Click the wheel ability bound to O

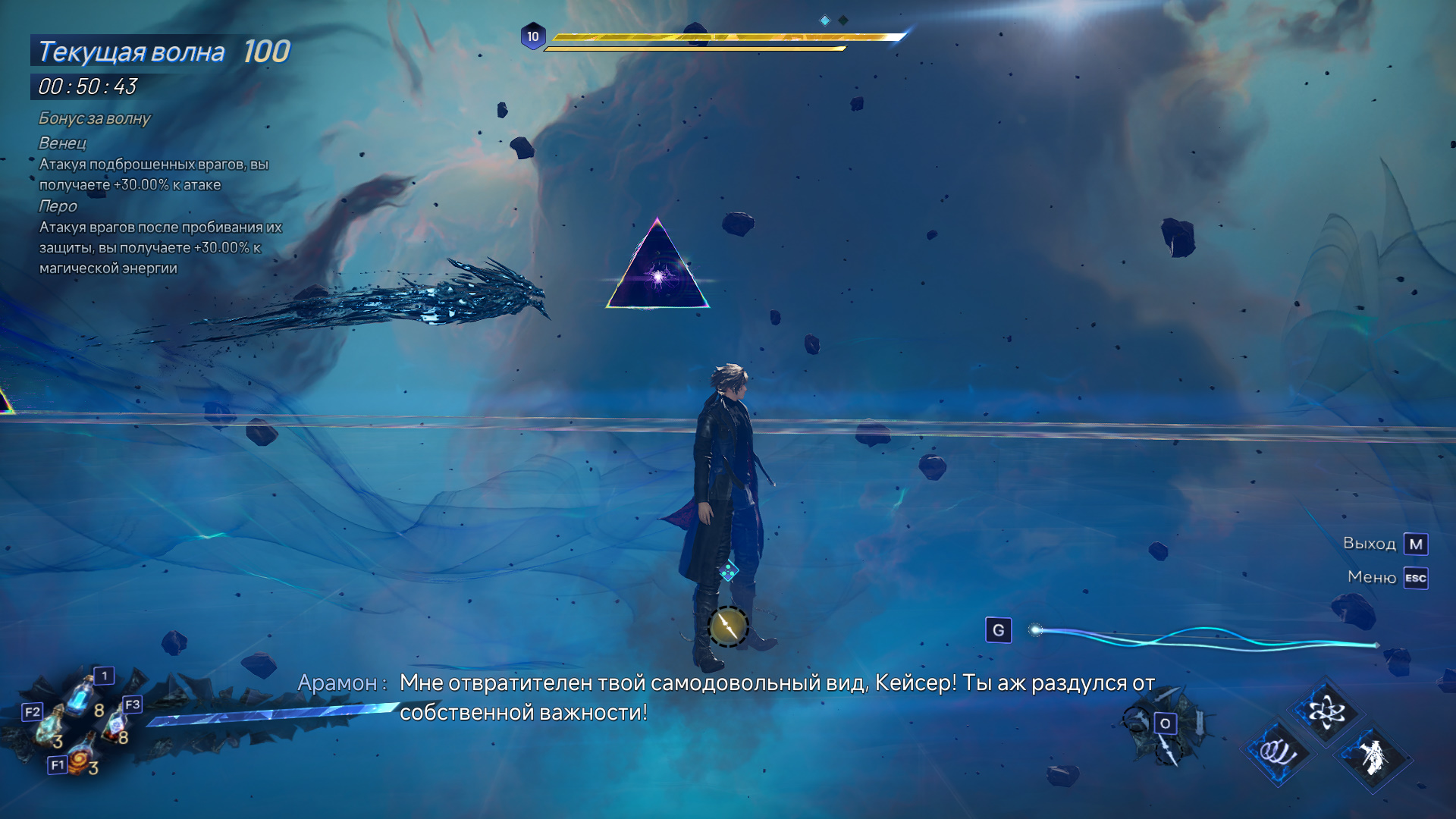tap(1166, 723)
